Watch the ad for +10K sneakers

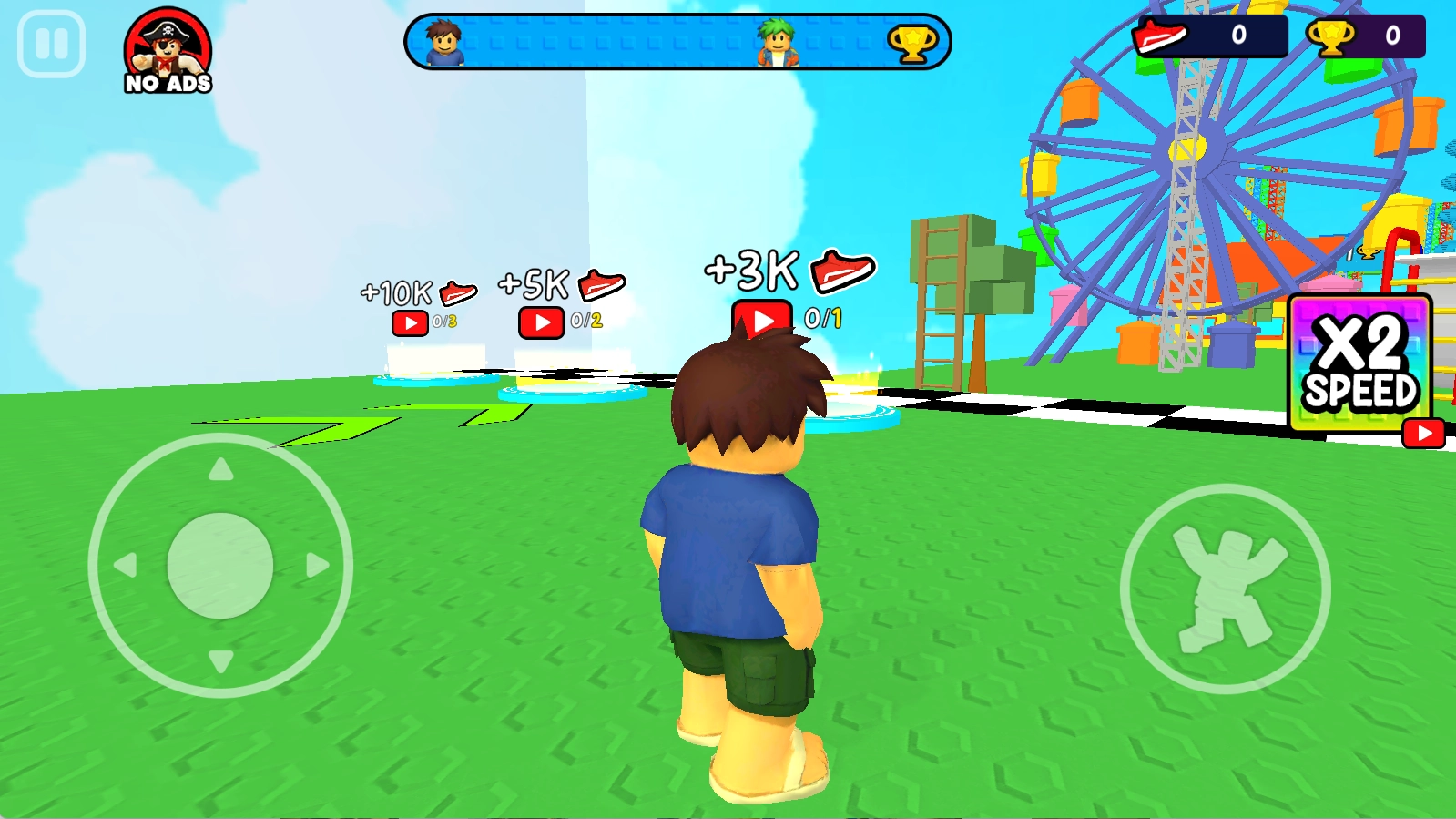click(410, 323)
